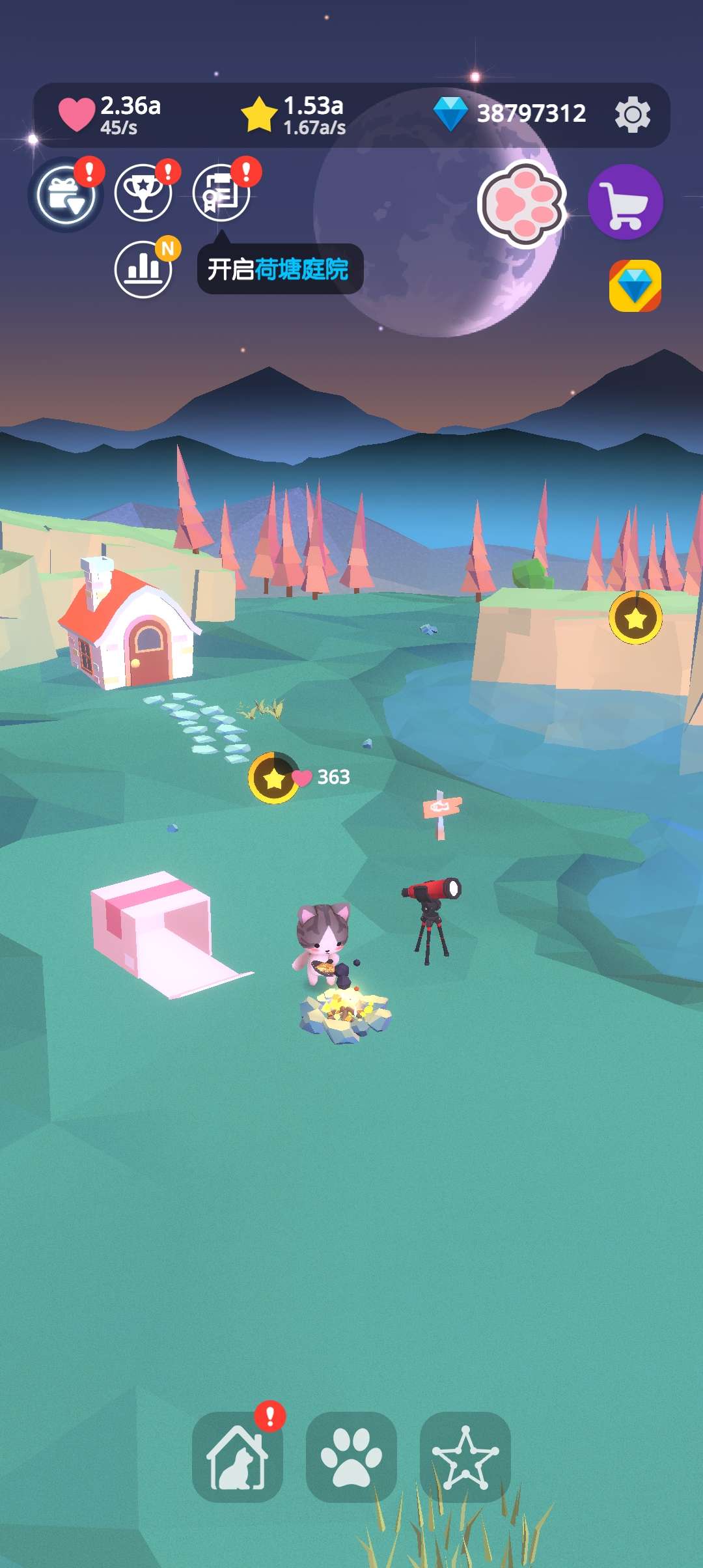
Task: Open the purple shopping cart store
Action: click(625, 202)
